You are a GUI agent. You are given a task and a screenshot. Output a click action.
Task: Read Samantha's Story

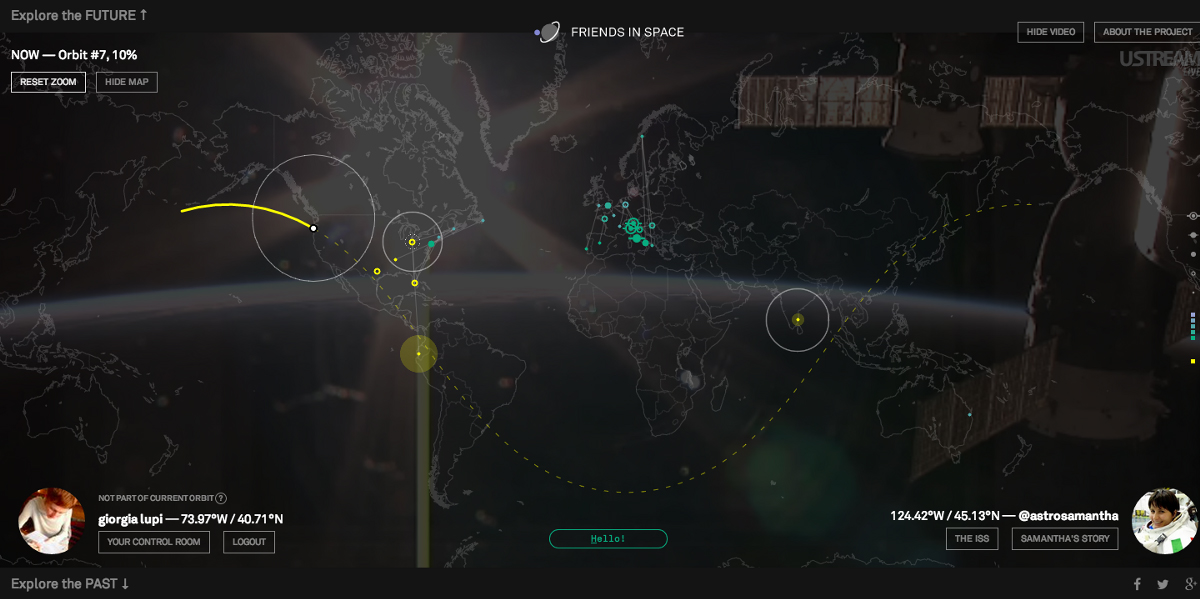click(x=1066, y=539)
